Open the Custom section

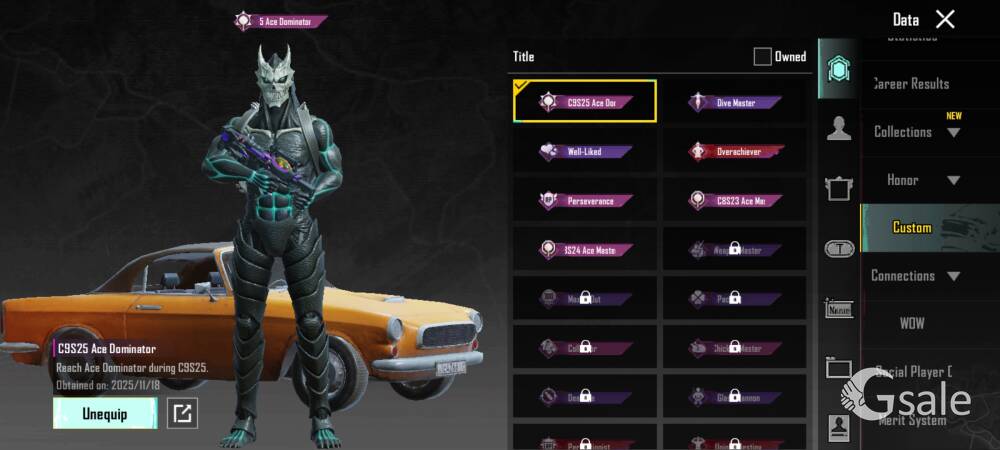912,228
